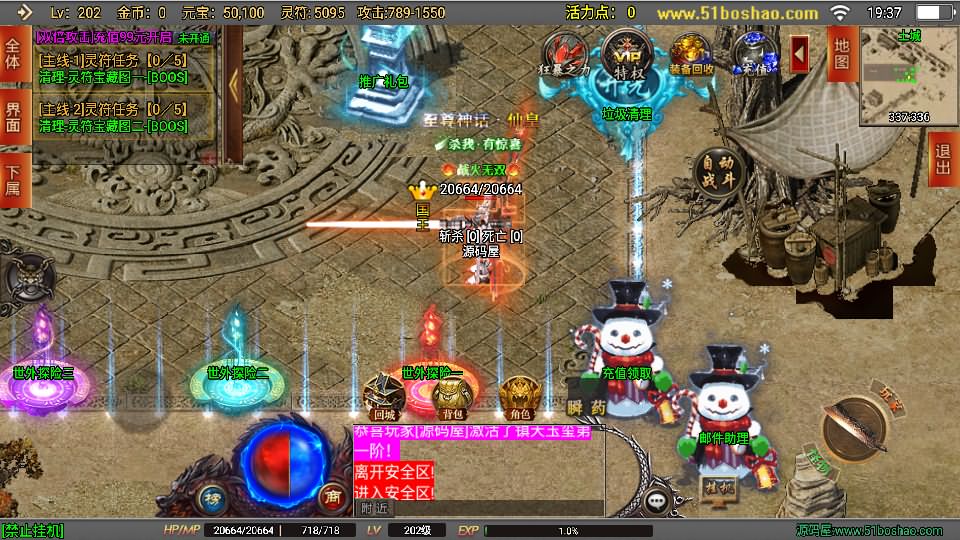The width and height of the screenshot is (960, 540).
Task: Click the speech bubble chat button
Action: click(x=657, y=500)
